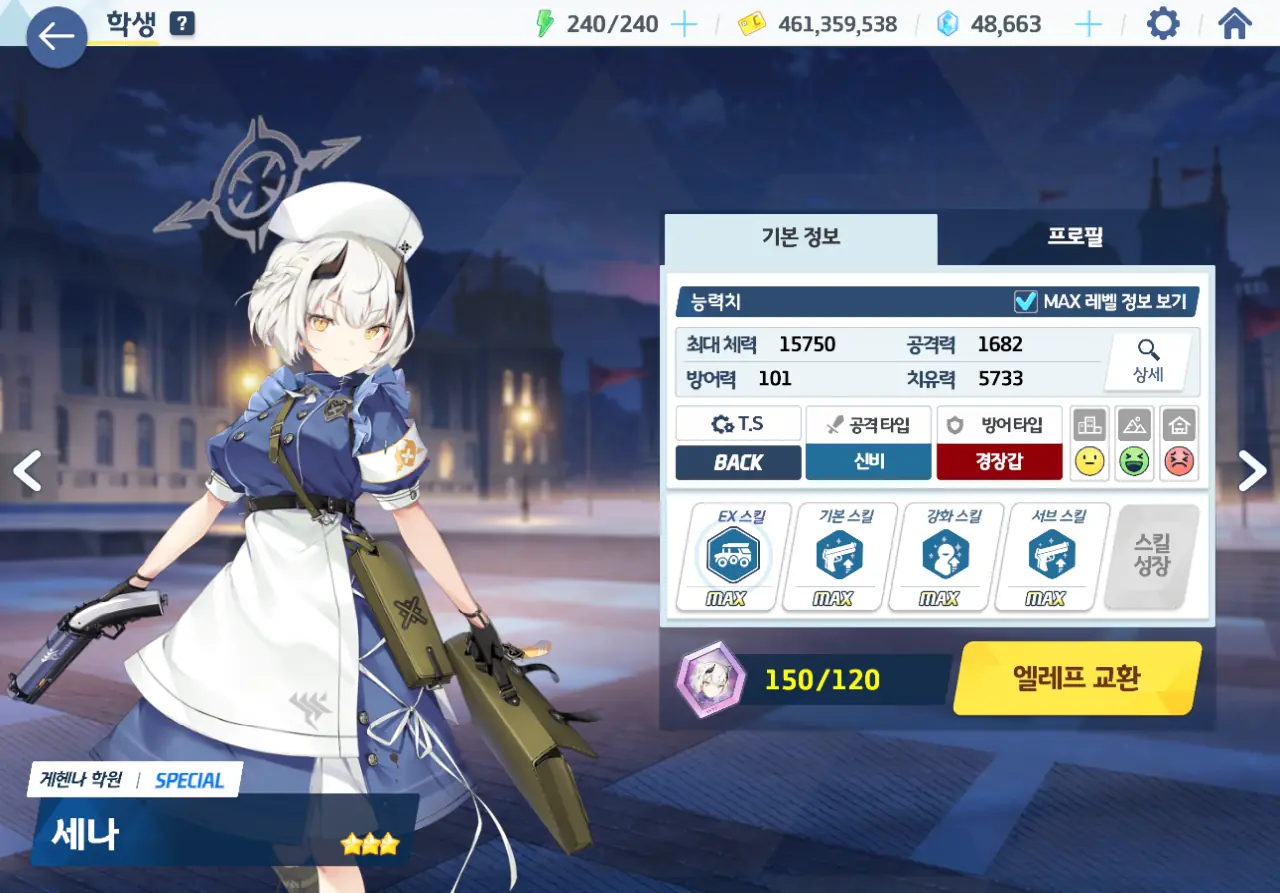Add energy with the plus button
The width and height of the screenshot is (1280, 893).
[684, 24]
